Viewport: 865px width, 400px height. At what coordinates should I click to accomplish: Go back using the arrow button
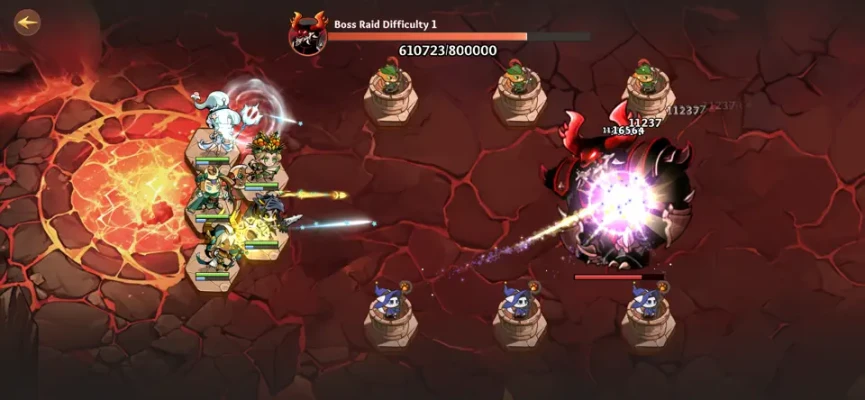click(x=27, y=21)
